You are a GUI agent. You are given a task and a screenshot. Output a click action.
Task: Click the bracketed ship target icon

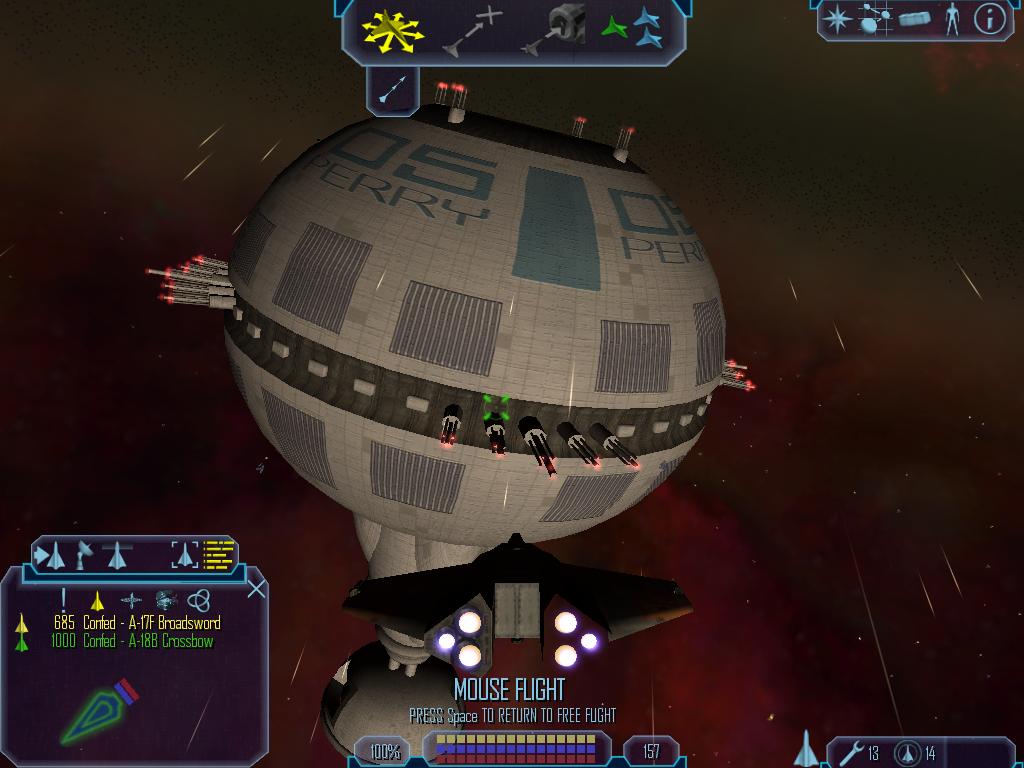[185, 554]
